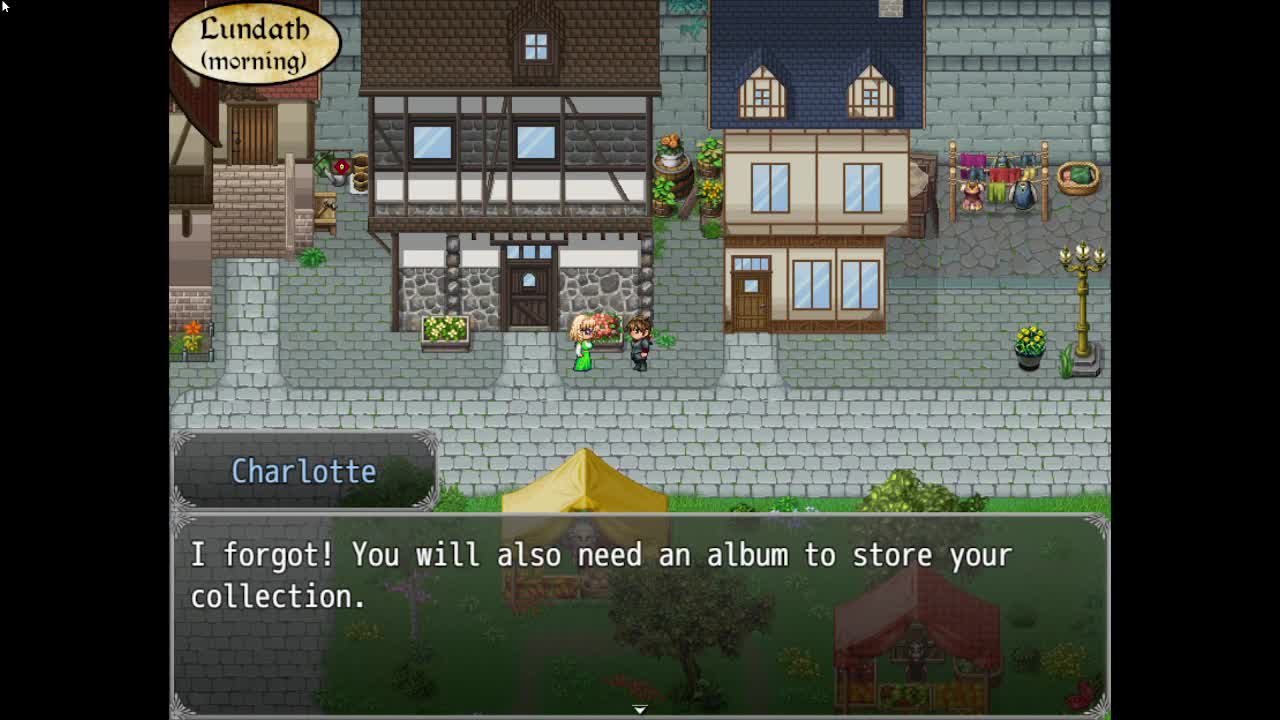The image size is (1280, 720).
Task: Click the dialogue continue arrow
Action: [640, 709]
